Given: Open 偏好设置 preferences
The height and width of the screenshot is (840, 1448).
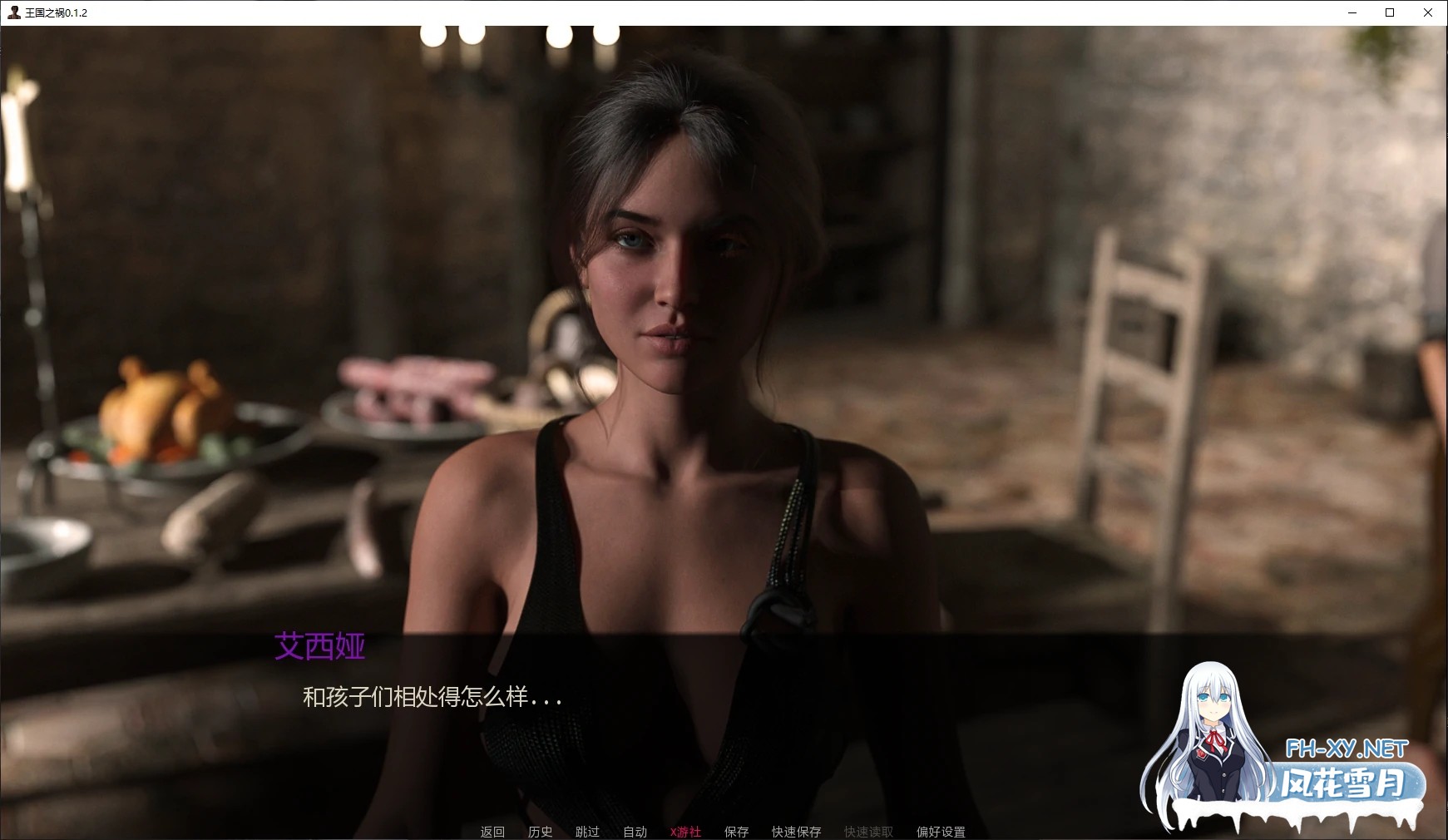Looking at the screenshot, I should point(941,832).
